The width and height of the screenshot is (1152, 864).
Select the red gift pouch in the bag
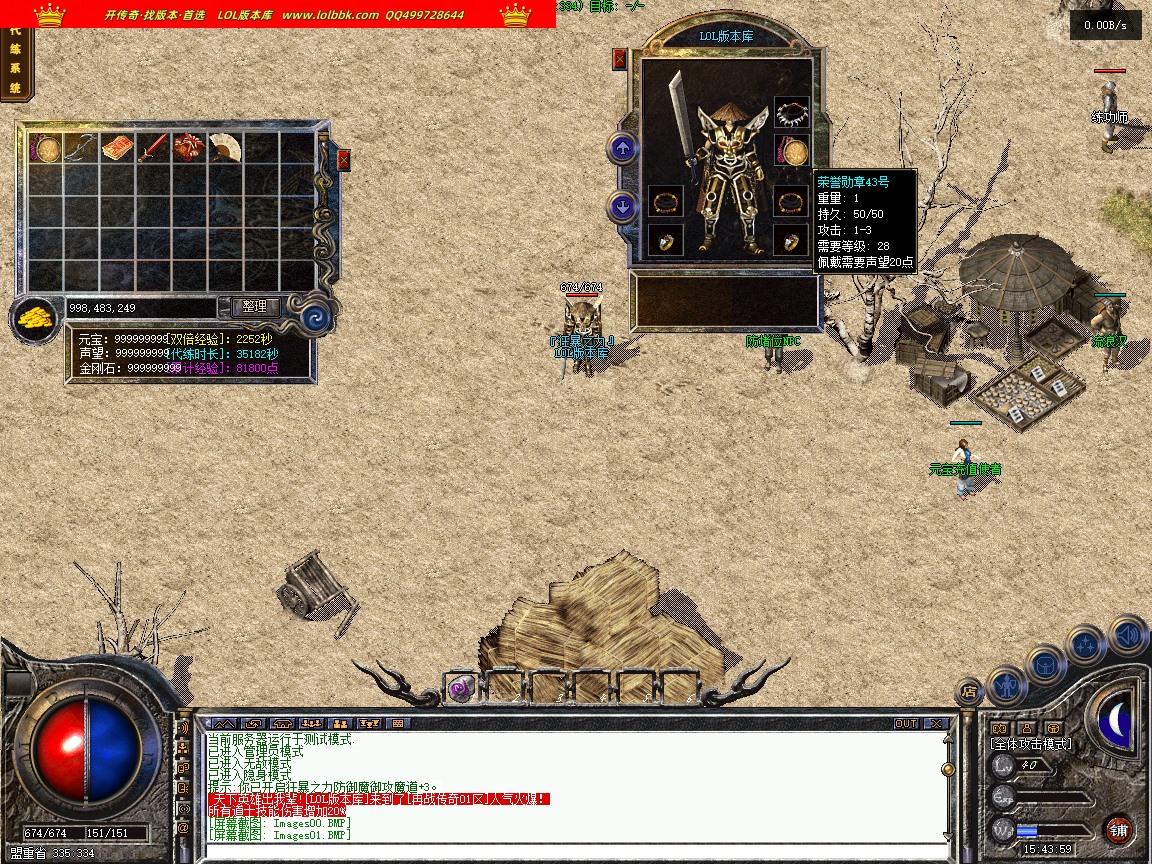[x=188, y=149]
